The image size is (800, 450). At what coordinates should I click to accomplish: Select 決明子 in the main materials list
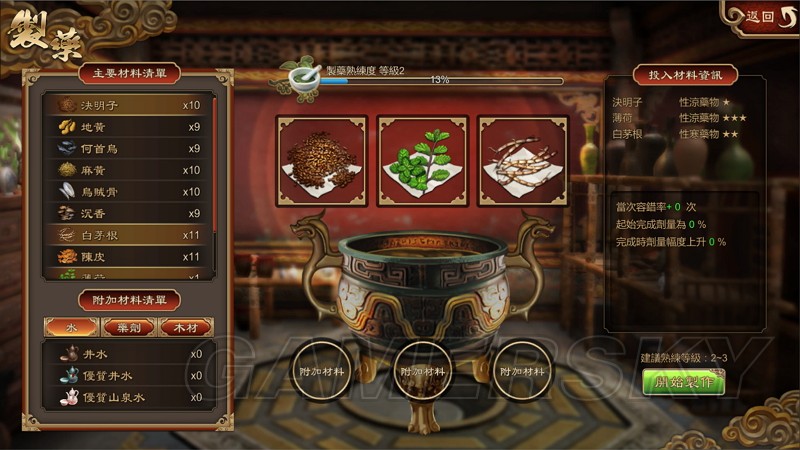tap(128, 105)
